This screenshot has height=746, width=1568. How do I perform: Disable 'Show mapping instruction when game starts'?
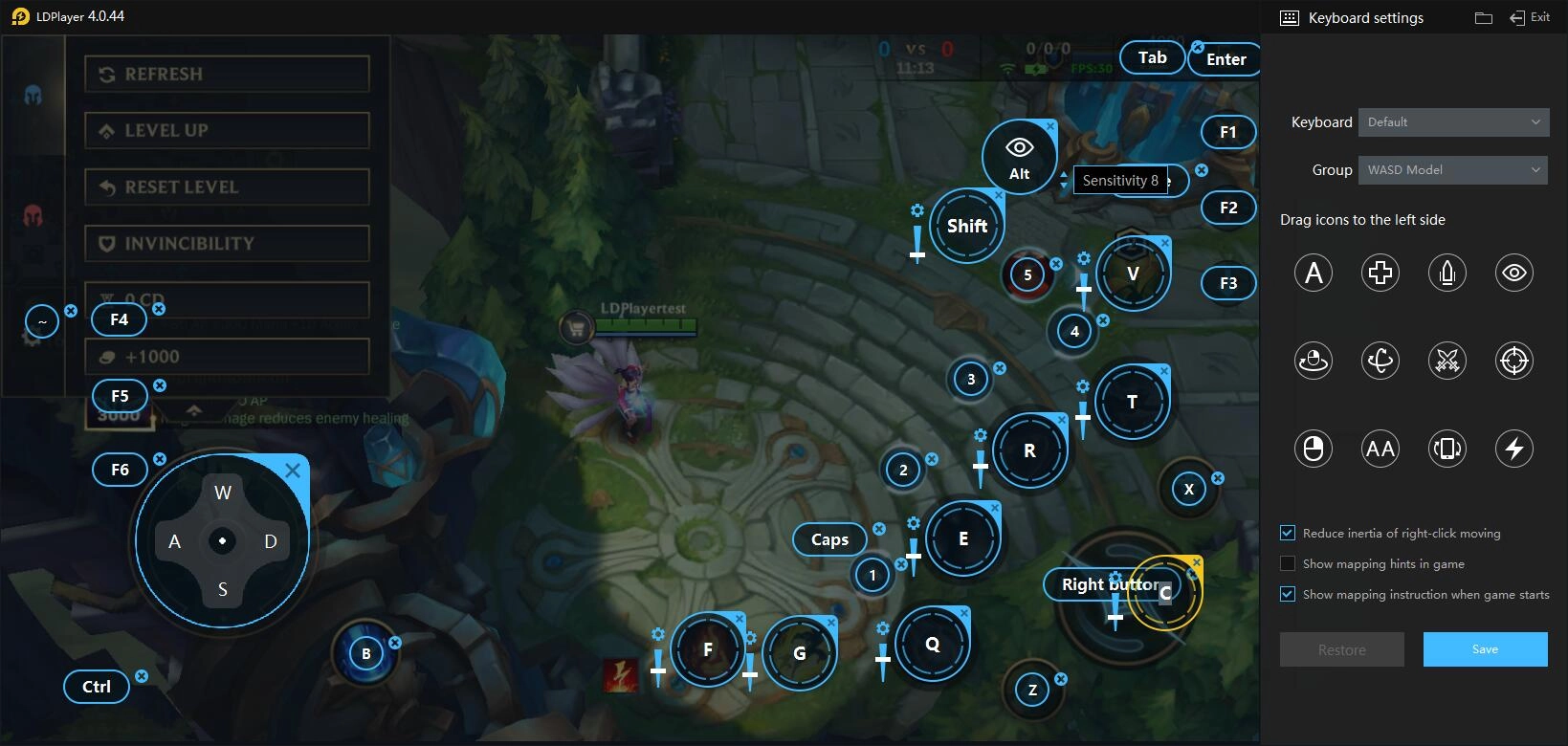pos(1288,594)
